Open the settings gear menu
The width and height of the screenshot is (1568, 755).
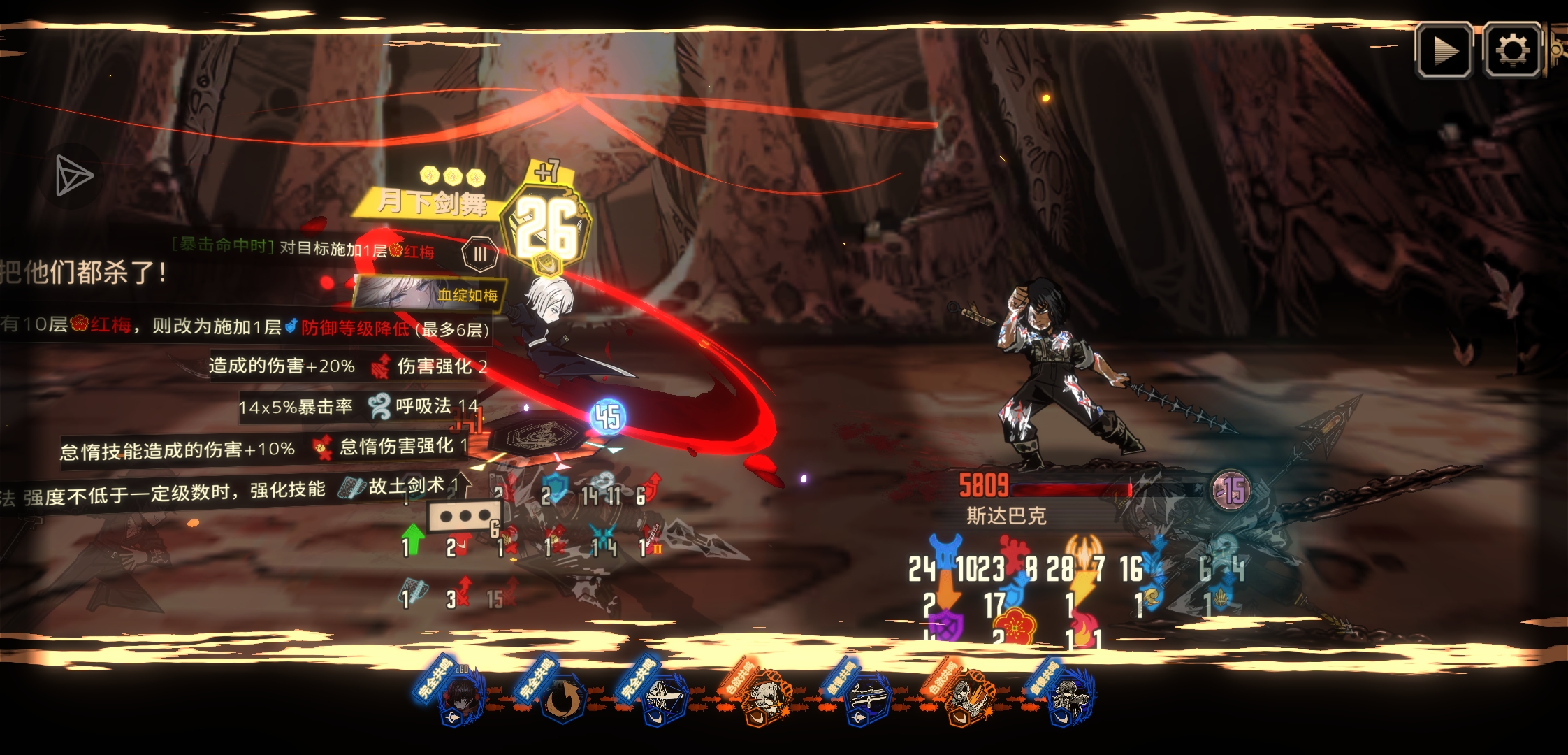(x=1511, y=50)
